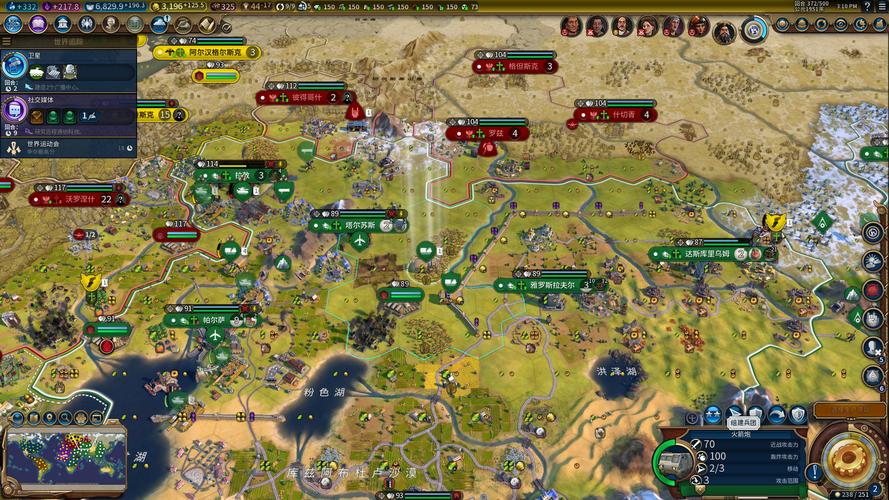
Task: Click the world minimap
Action: point(65,455)
